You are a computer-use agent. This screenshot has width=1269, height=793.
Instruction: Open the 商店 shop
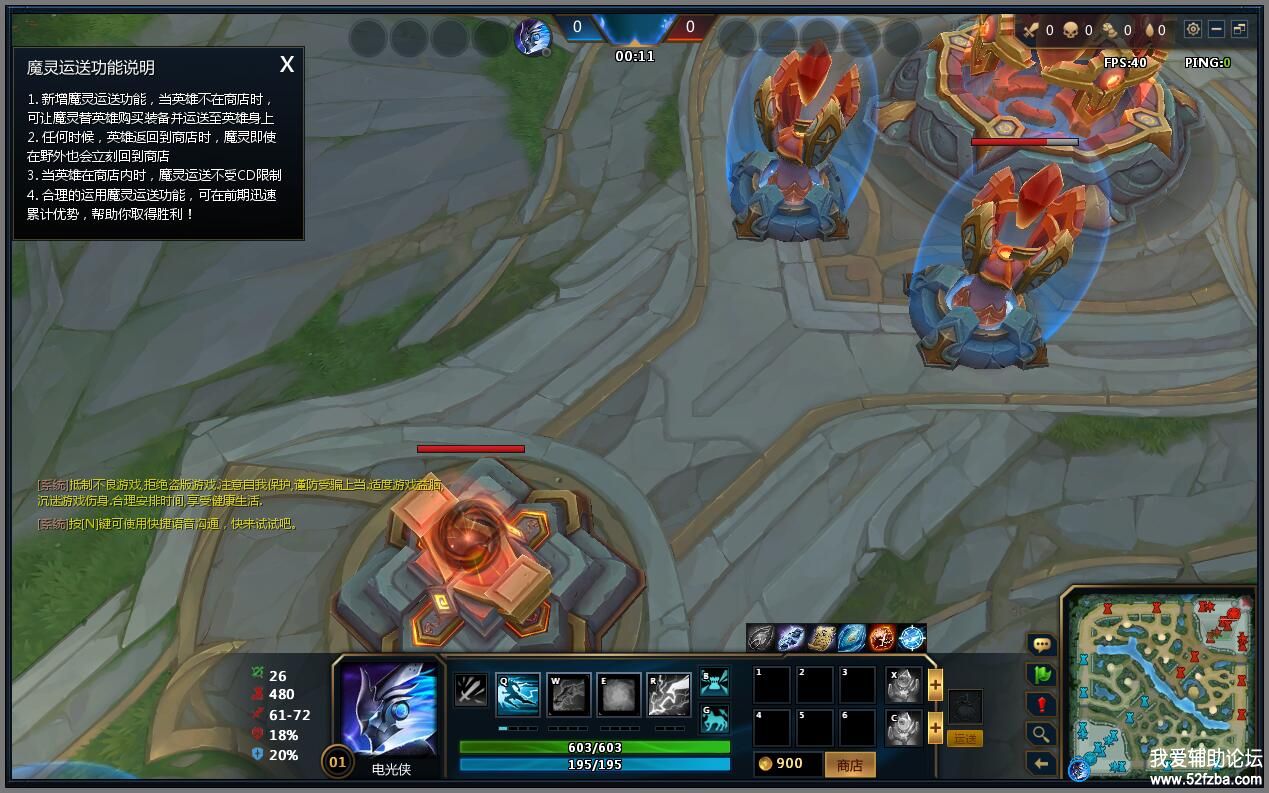tap(849, 765)
